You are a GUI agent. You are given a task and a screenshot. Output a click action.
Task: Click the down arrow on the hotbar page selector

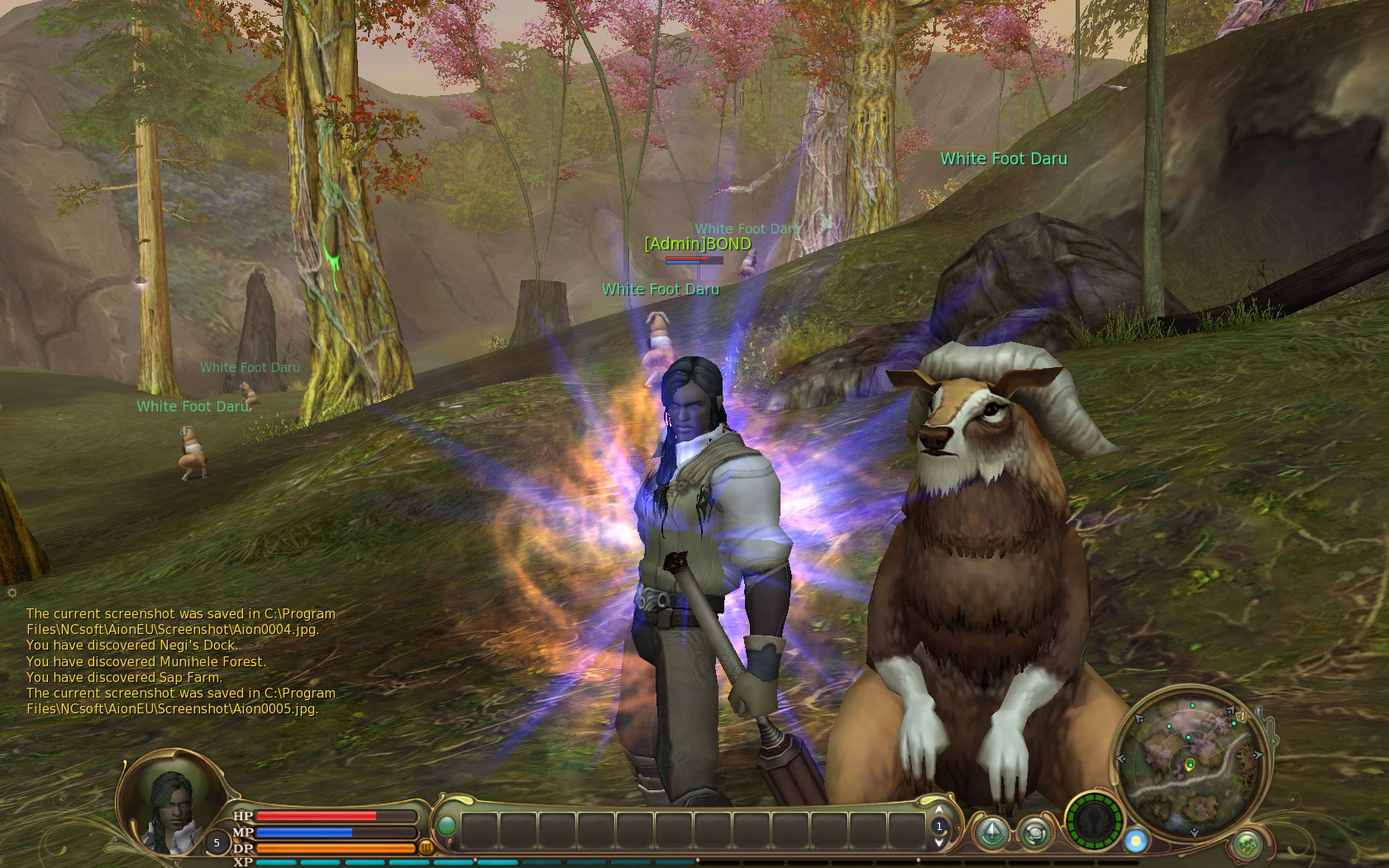click(939, 842)
